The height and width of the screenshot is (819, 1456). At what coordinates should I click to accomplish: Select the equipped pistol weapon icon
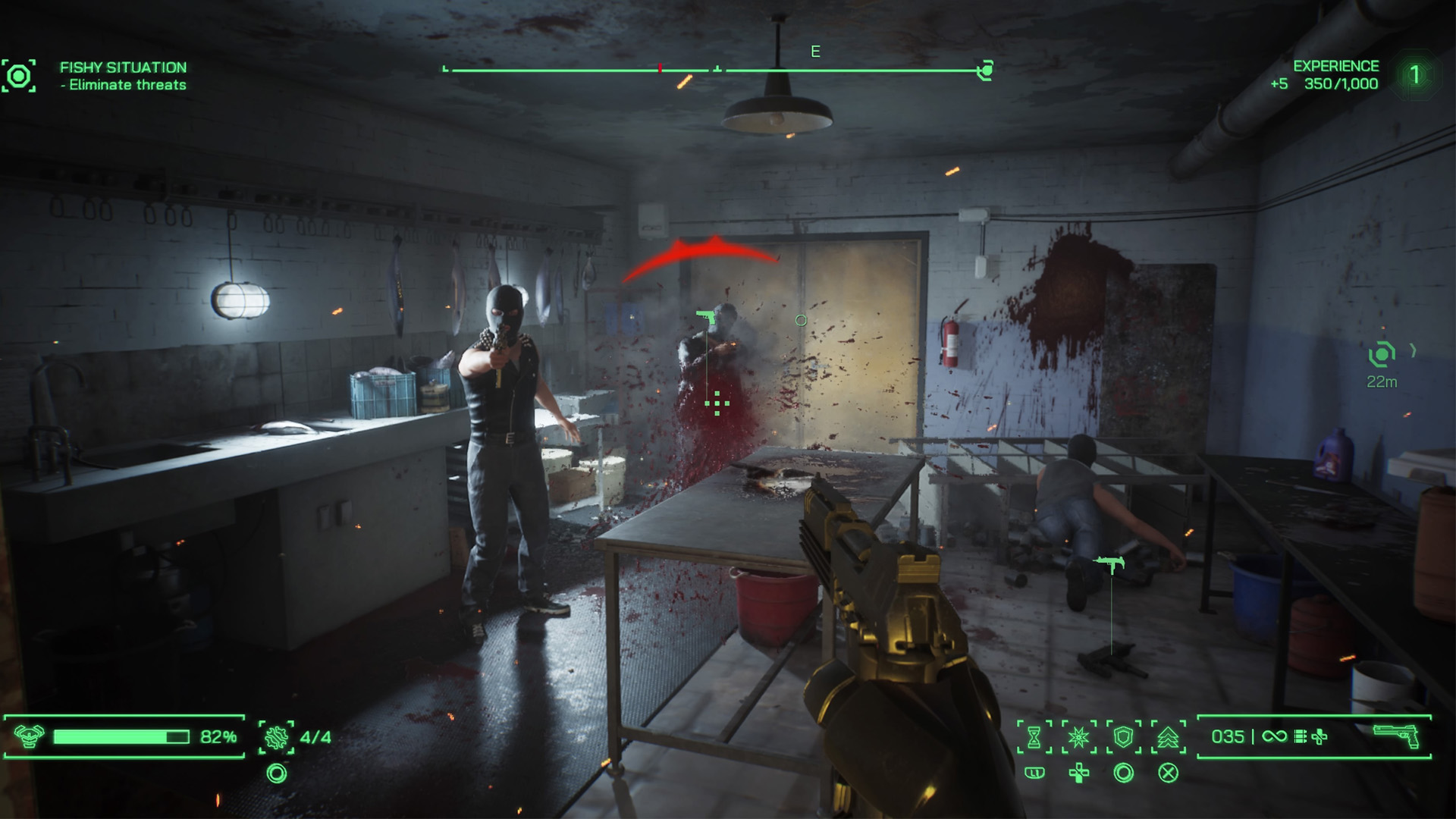click(x=1396, y=736)
